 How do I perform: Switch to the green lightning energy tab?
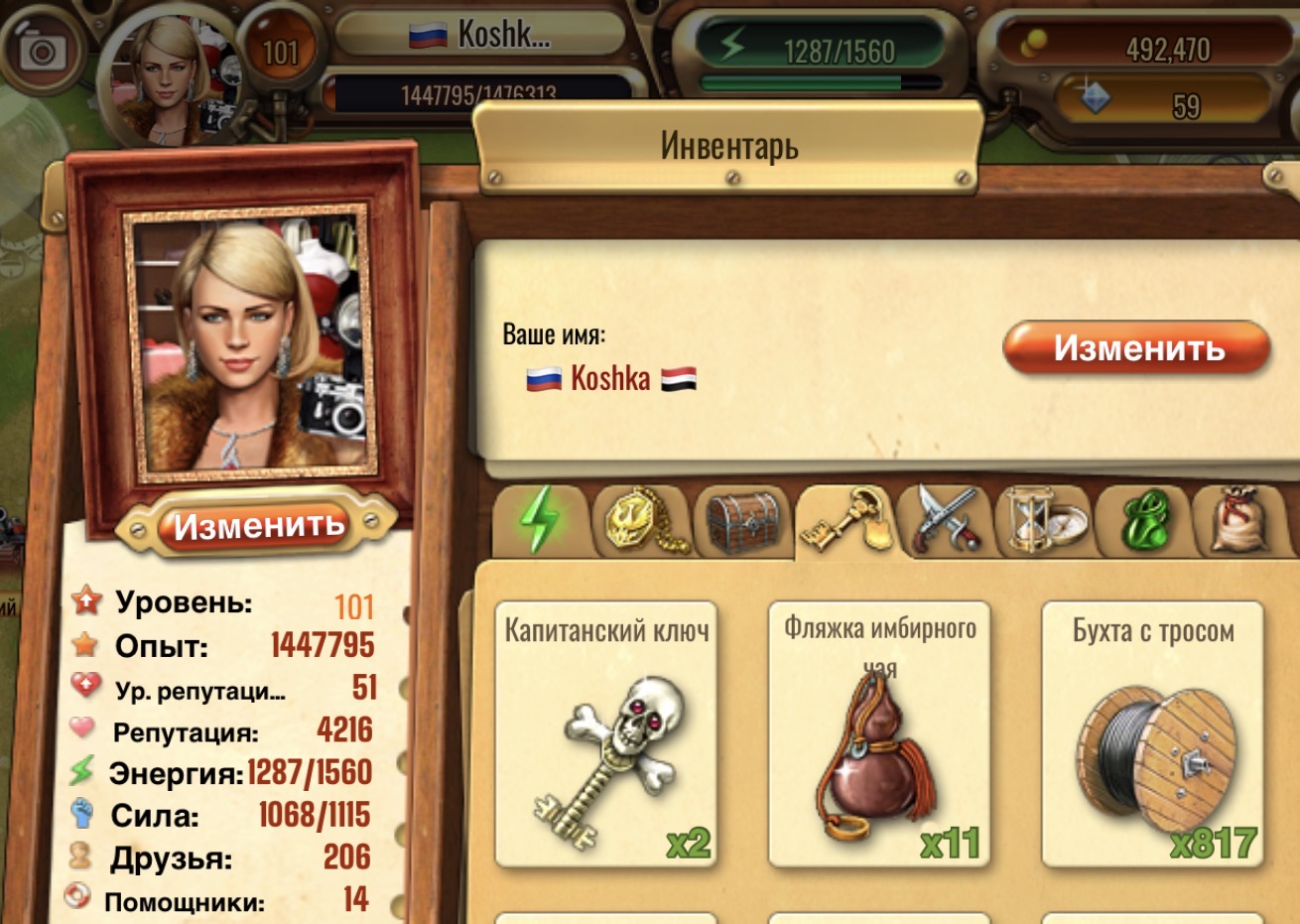[539, 519]
